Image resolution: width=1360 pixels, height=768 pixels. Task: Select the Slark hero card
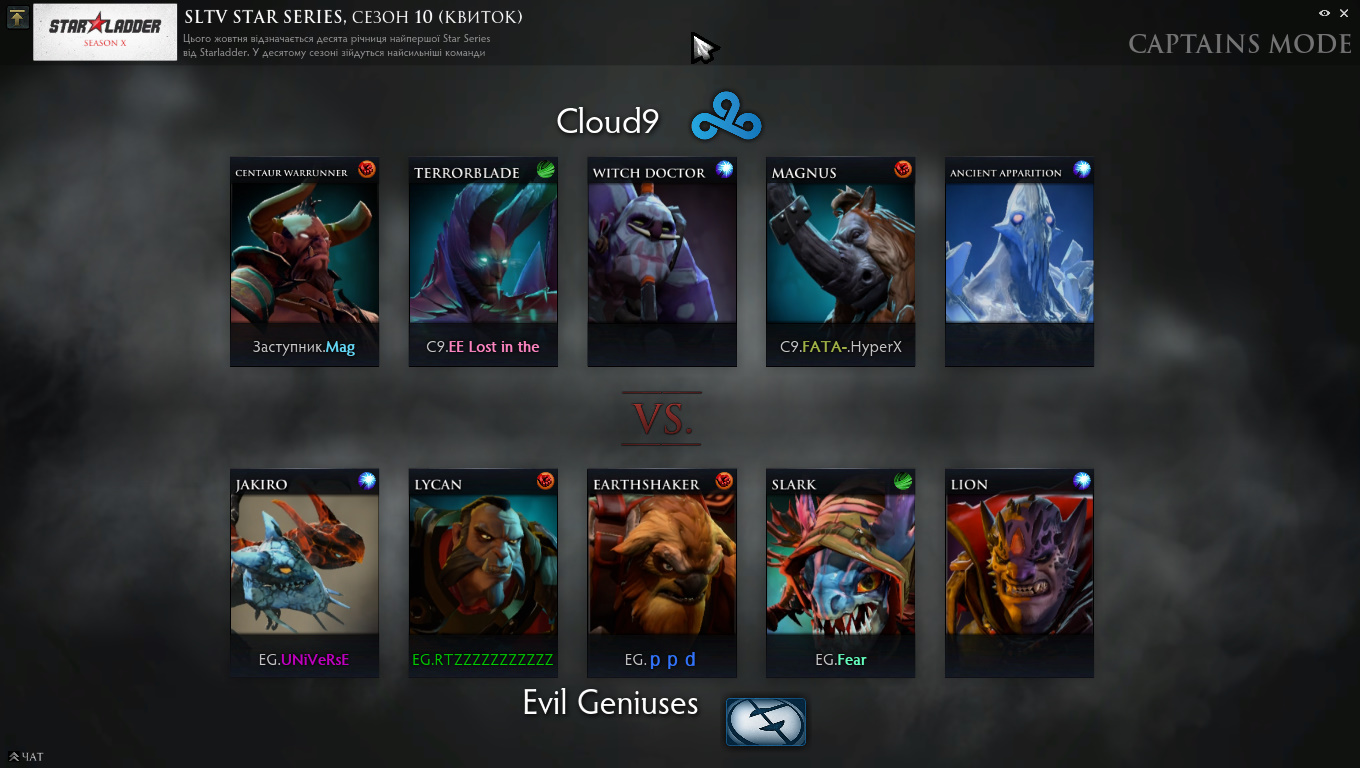840,573
